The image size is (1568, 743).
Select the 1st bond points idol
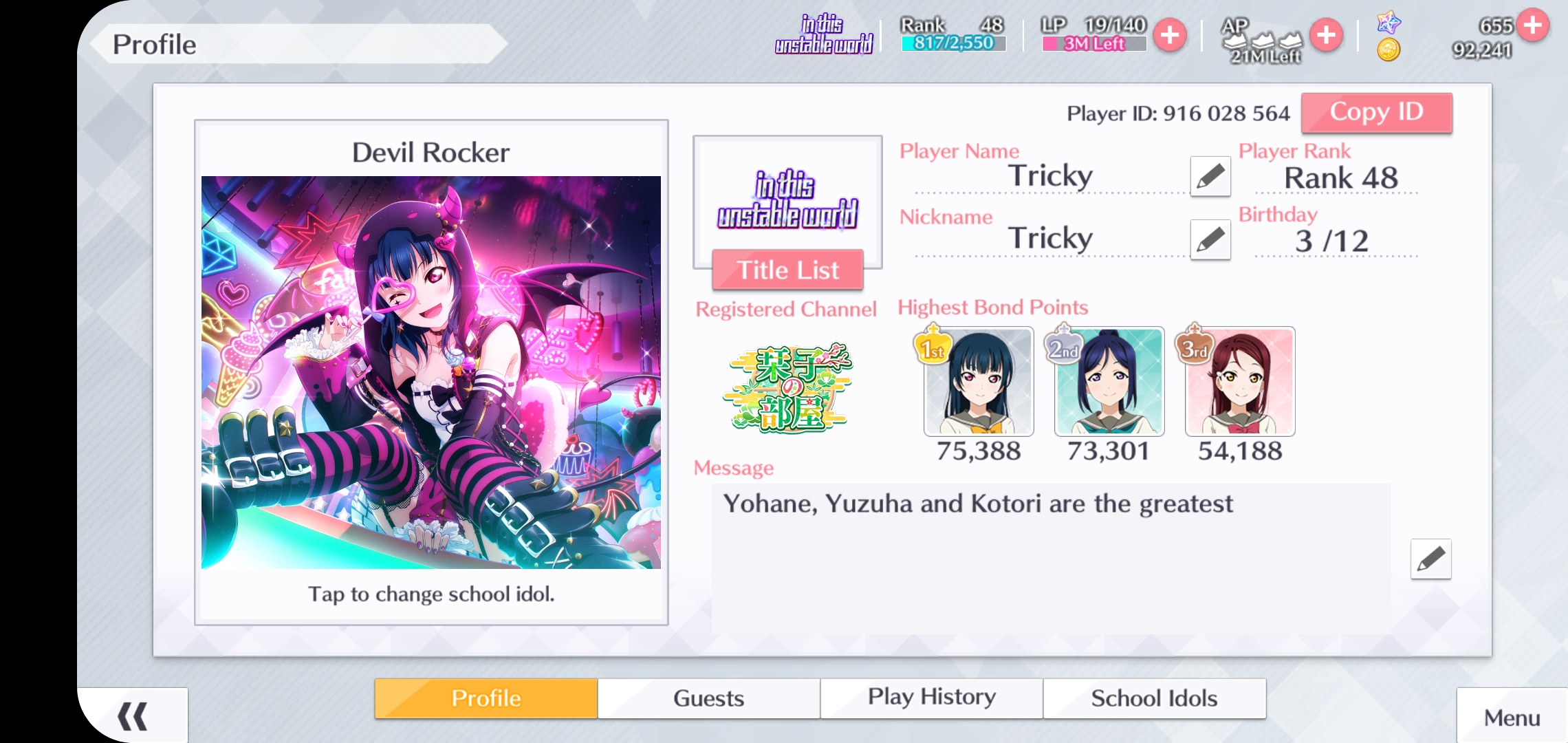click(979, 382)
